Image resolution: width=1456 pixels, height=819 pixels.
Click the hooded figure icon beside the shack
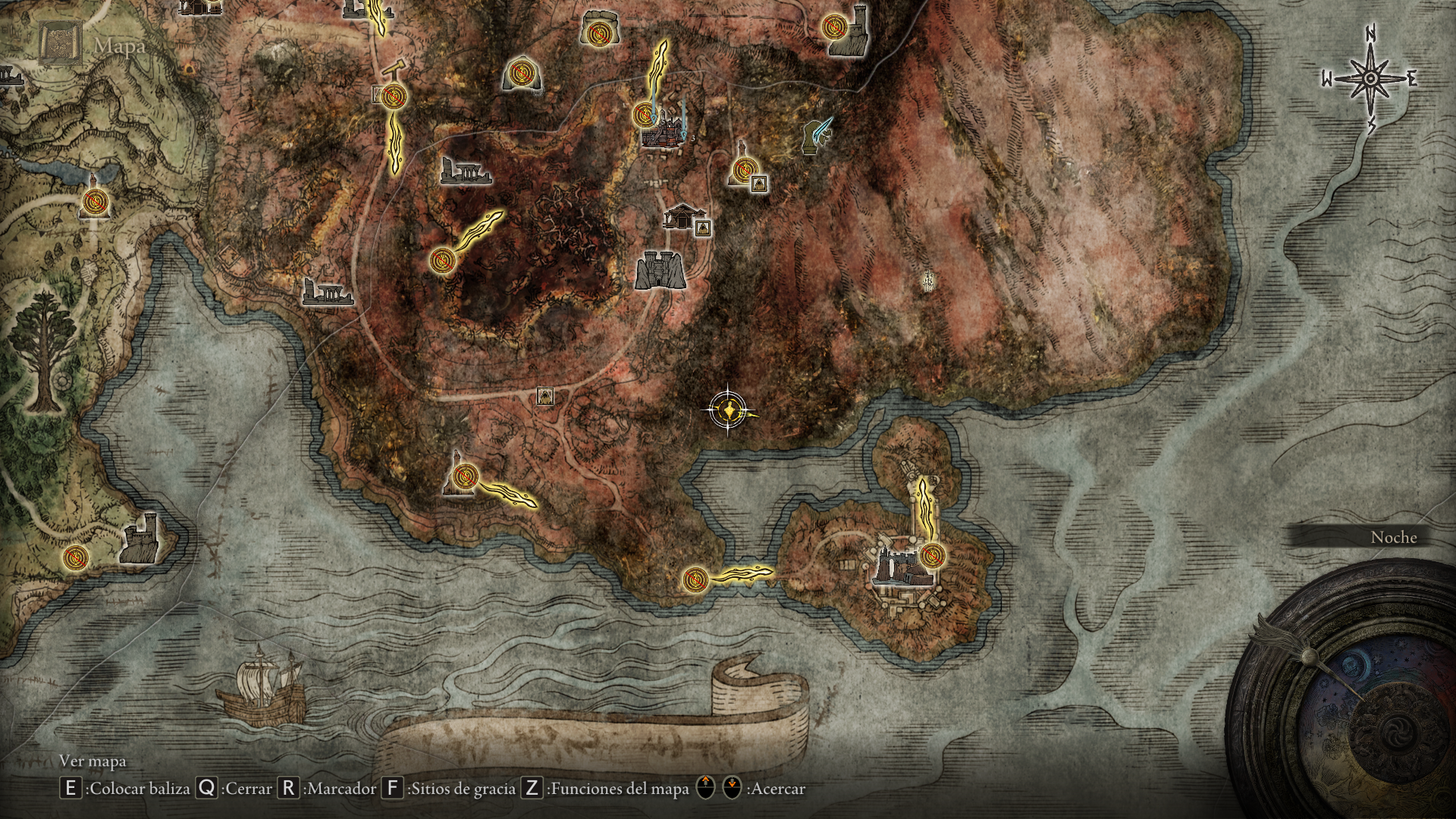(704, 227)
